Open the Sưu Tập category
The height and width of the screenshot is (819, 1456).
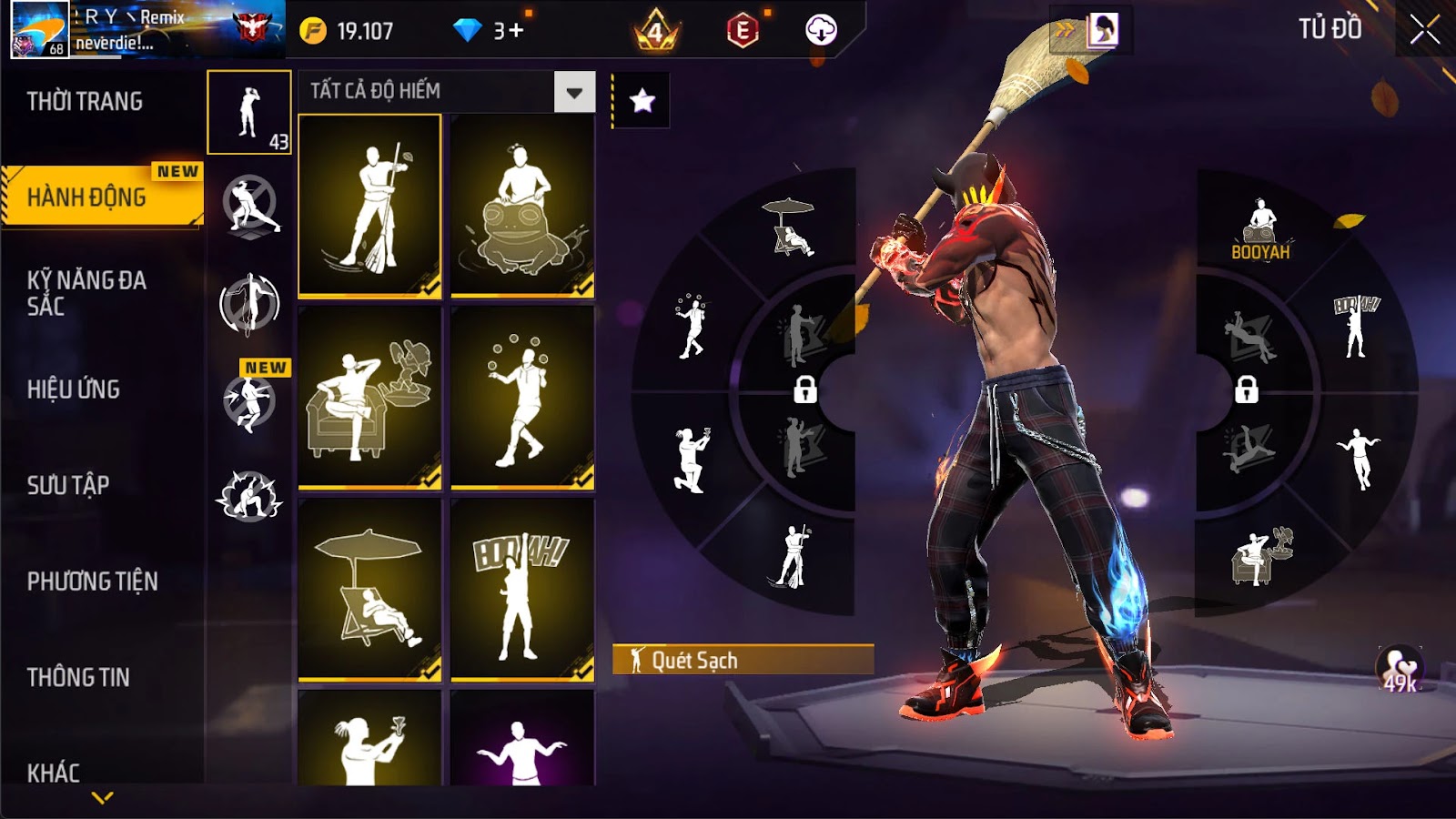pos(68,485)
